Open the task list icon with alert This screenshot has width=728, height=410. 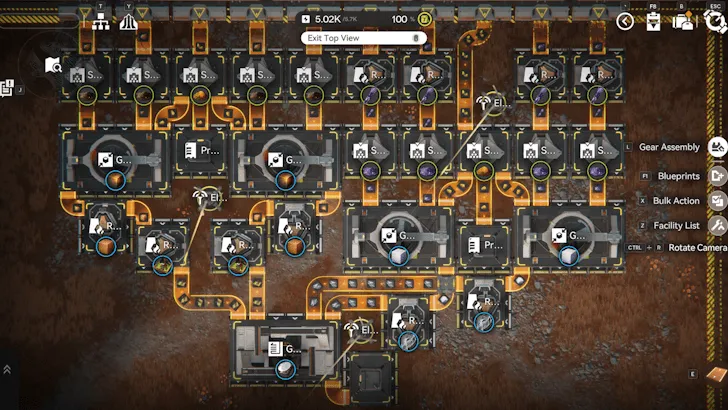6,87
